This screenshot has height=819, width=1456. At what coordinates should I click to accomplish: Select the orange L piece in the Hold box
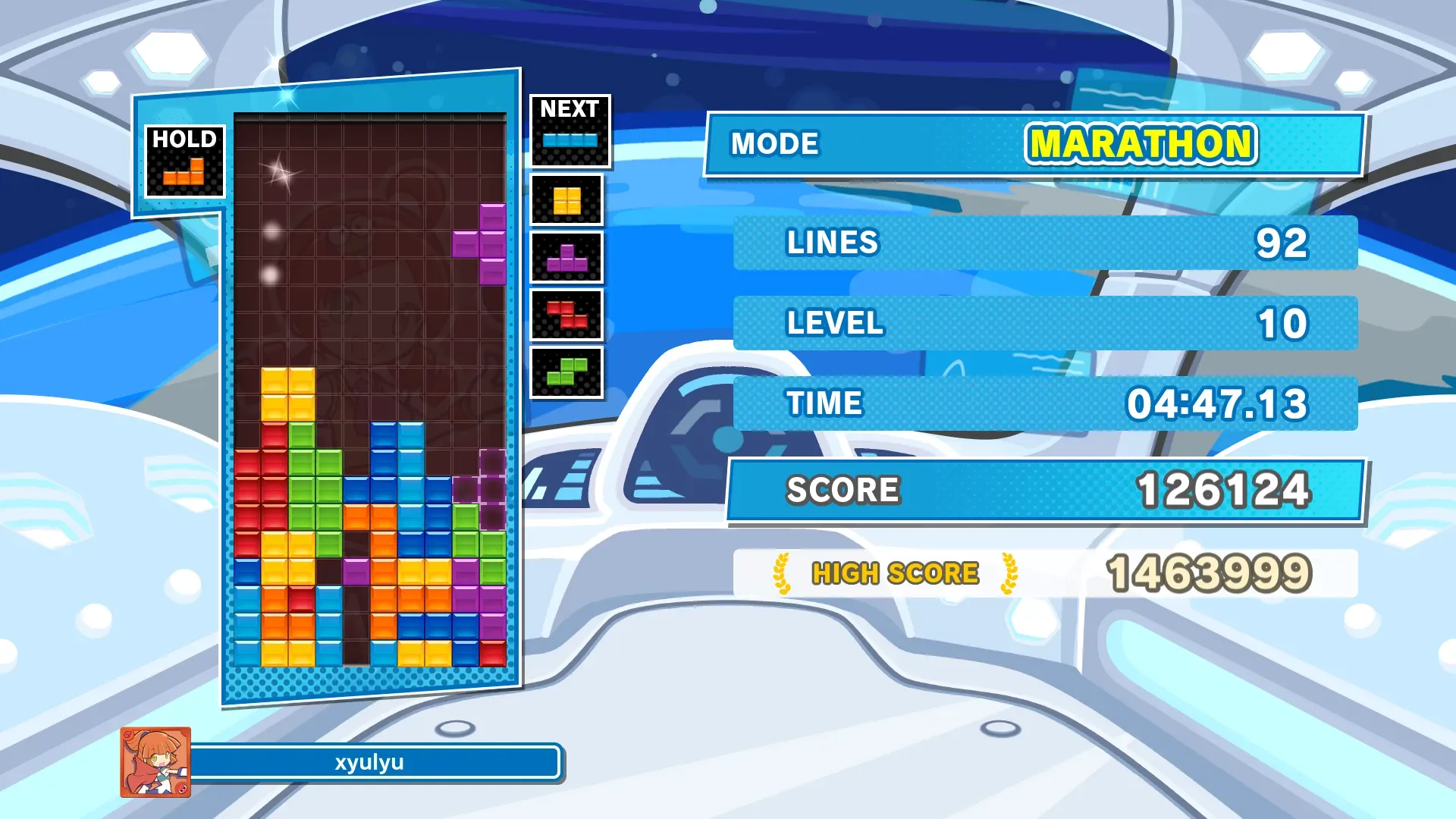tap(184, 174)
